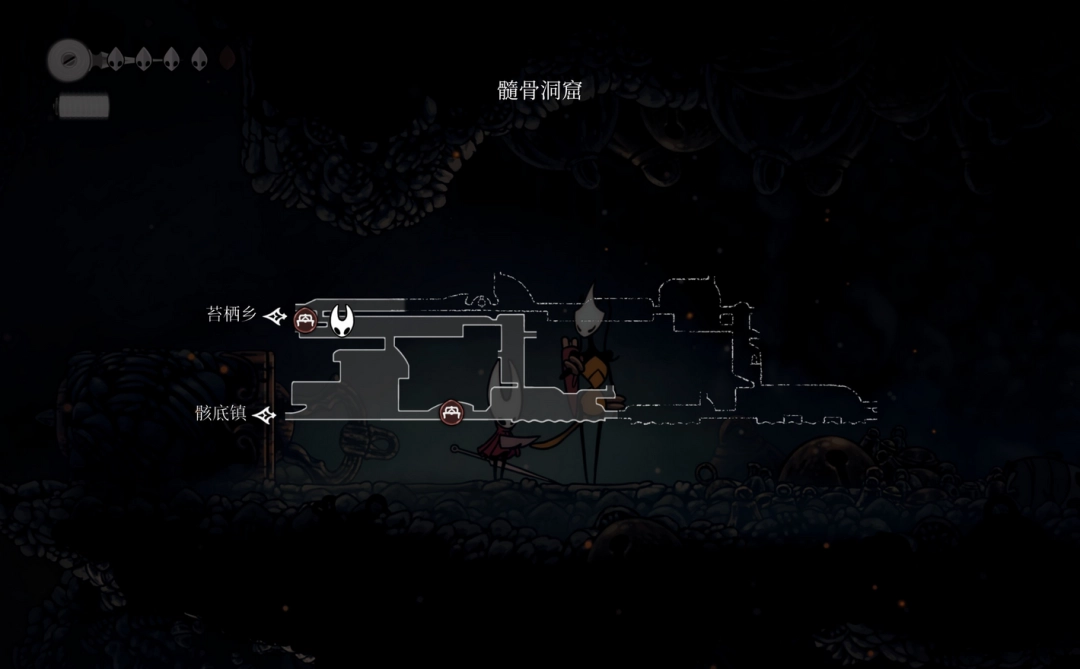Image resolution: width=1080 pixels, height=669 pixels.
Task: Click the silk spool icon in the HUD
Action: point(69,60)
